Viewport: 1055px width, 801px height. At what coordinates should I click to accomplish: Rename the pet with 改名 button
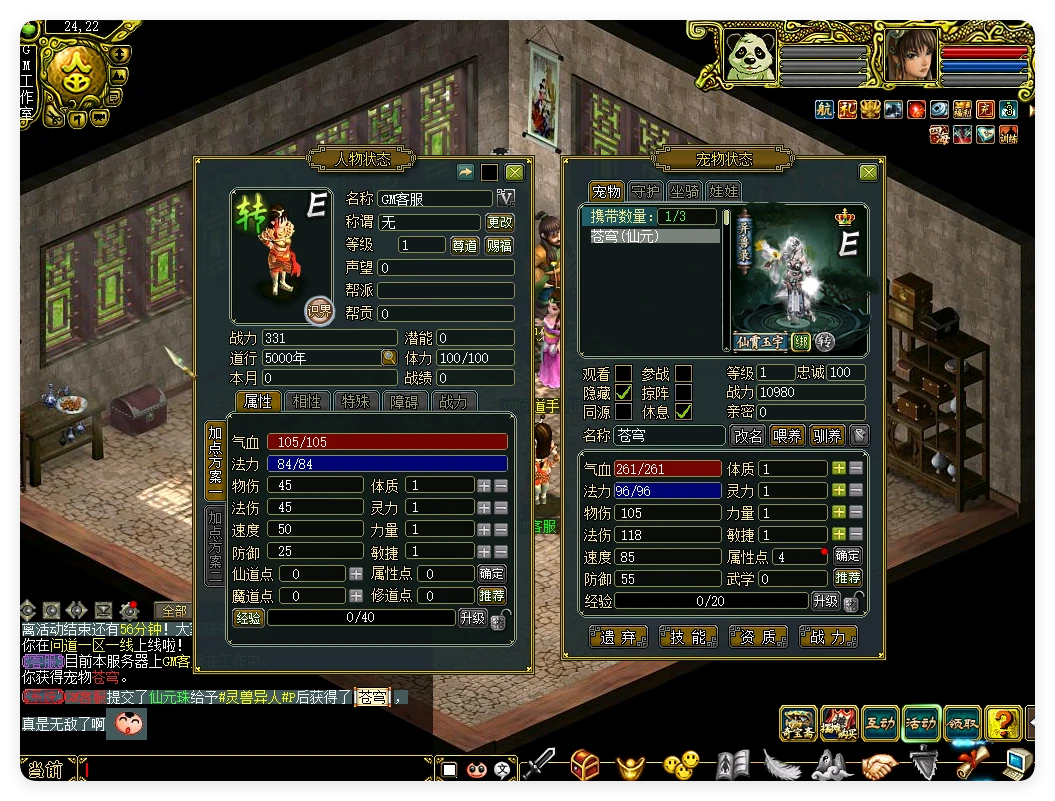click(748, 436)
